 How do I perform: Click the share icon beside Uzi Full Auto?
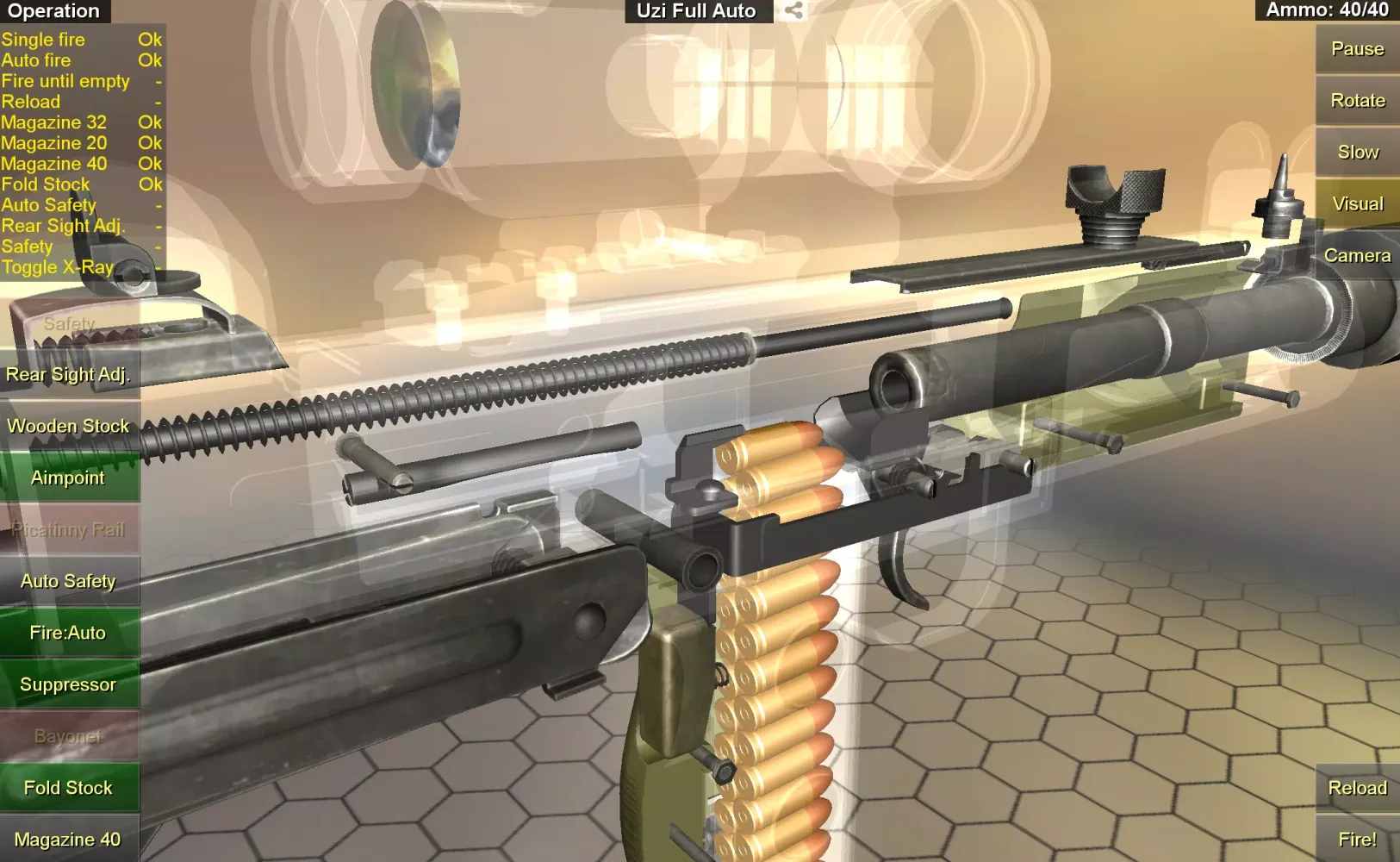(x=792, y=11)
